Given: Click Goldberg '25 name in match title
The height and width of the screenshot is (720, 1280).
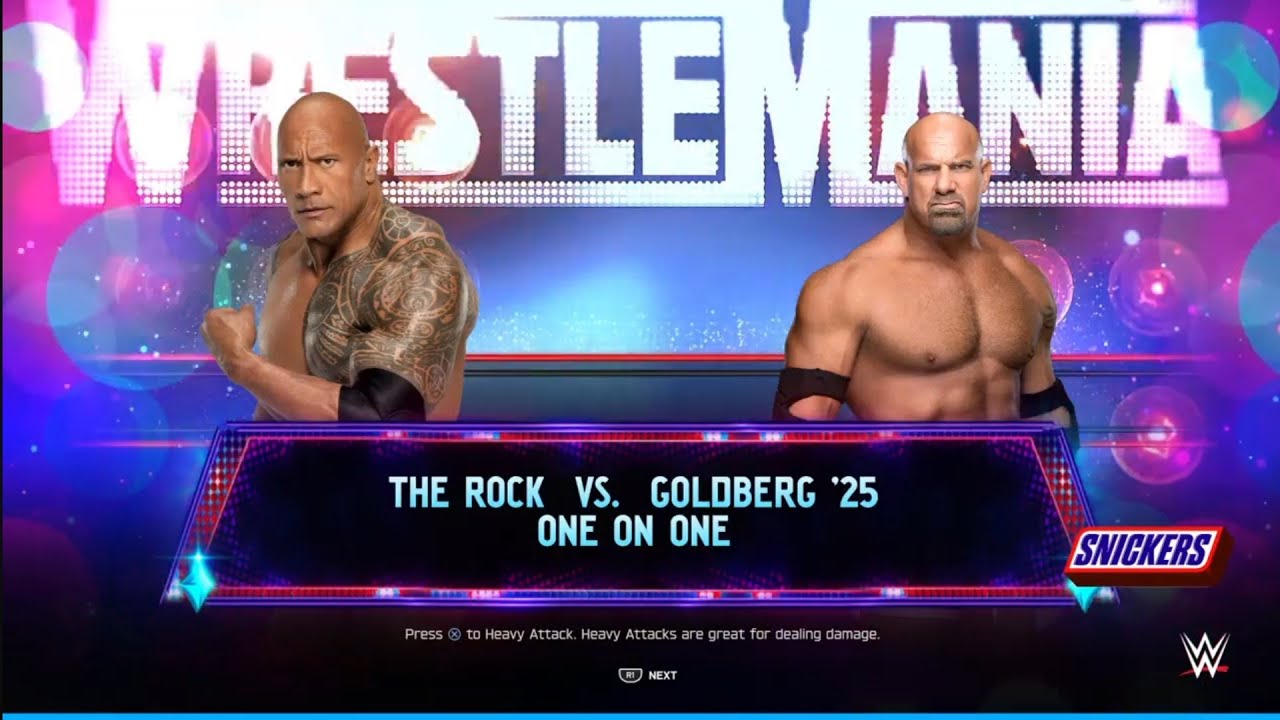Looking at the screenshot, I should (x=765, y=492).
